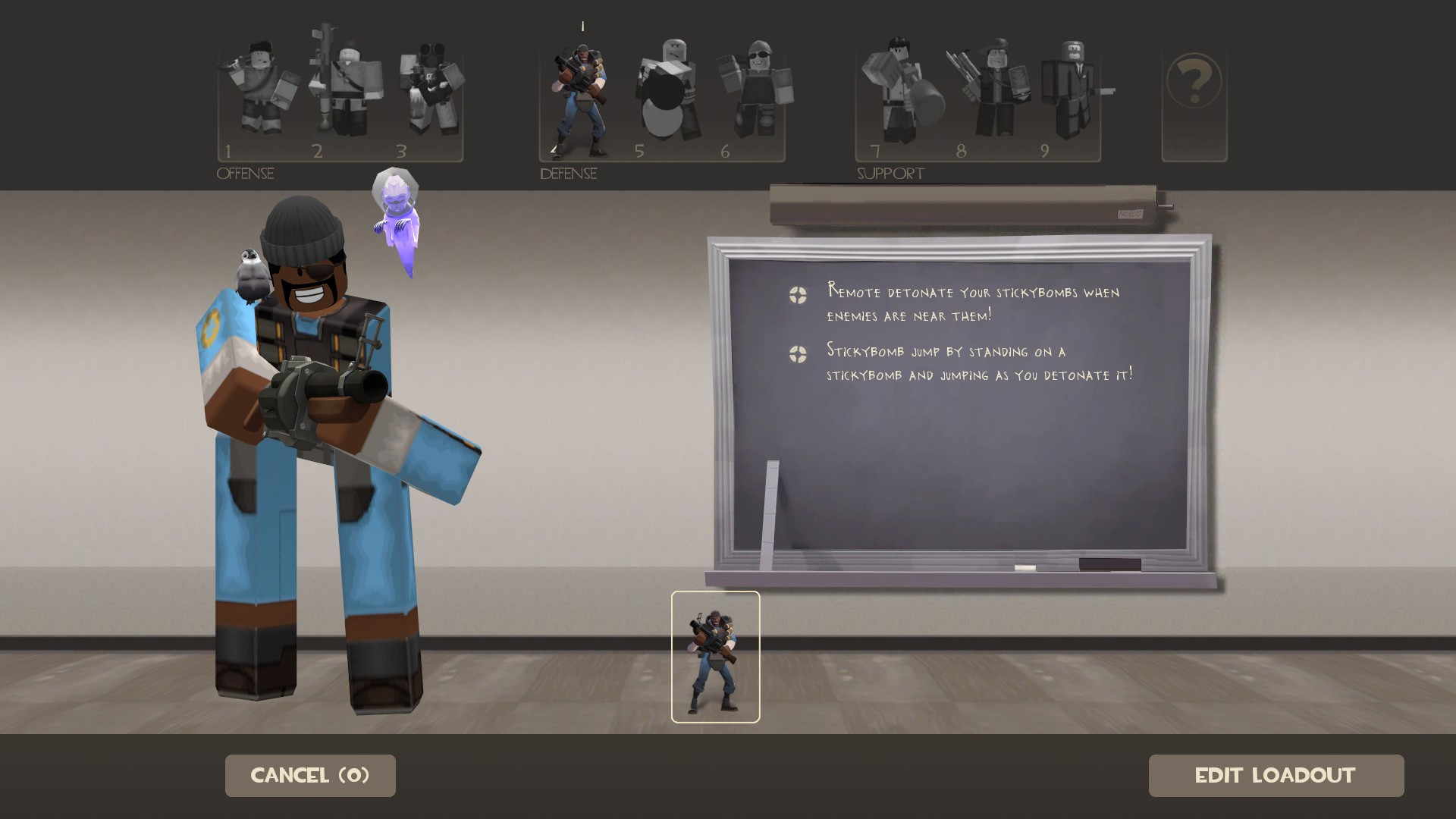Image resolution: width=1456 pixels, height=819 pixels.
Task: Click the OFFENSE category label
Action: coord(244,174)
